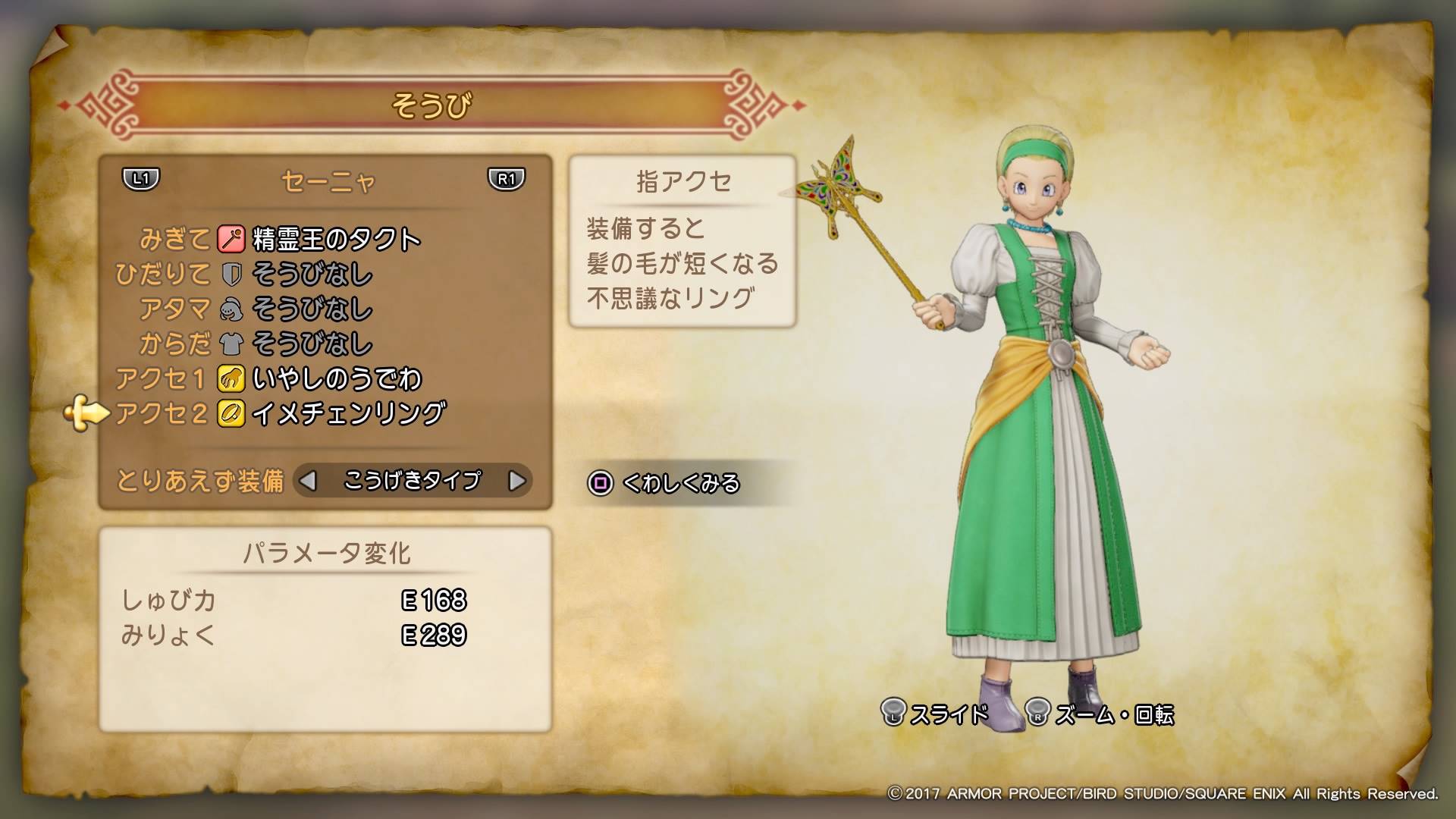
Task: Click the right arrow of とりあえず装備
Action: point(516,481)
